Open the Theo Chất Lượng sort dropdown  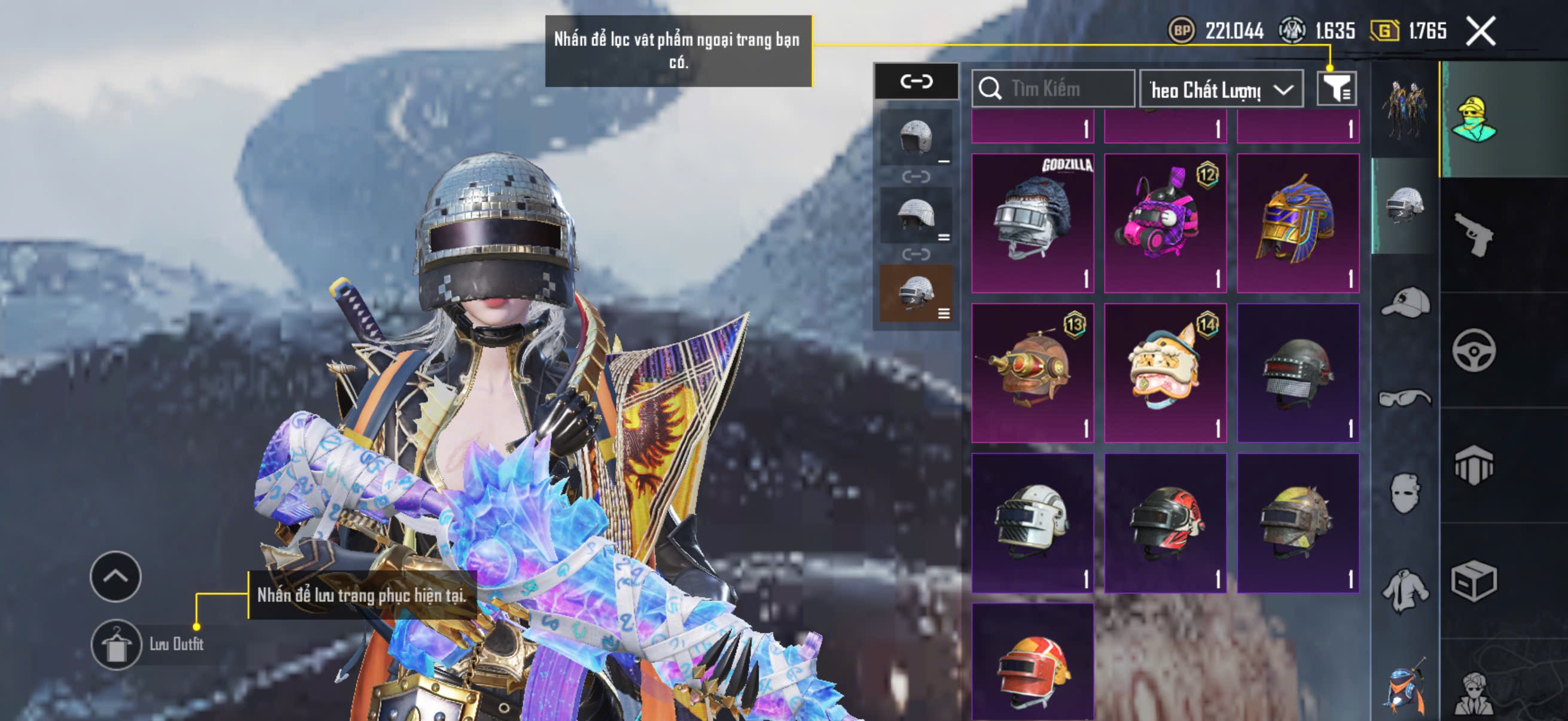[x=1221, y=90]
